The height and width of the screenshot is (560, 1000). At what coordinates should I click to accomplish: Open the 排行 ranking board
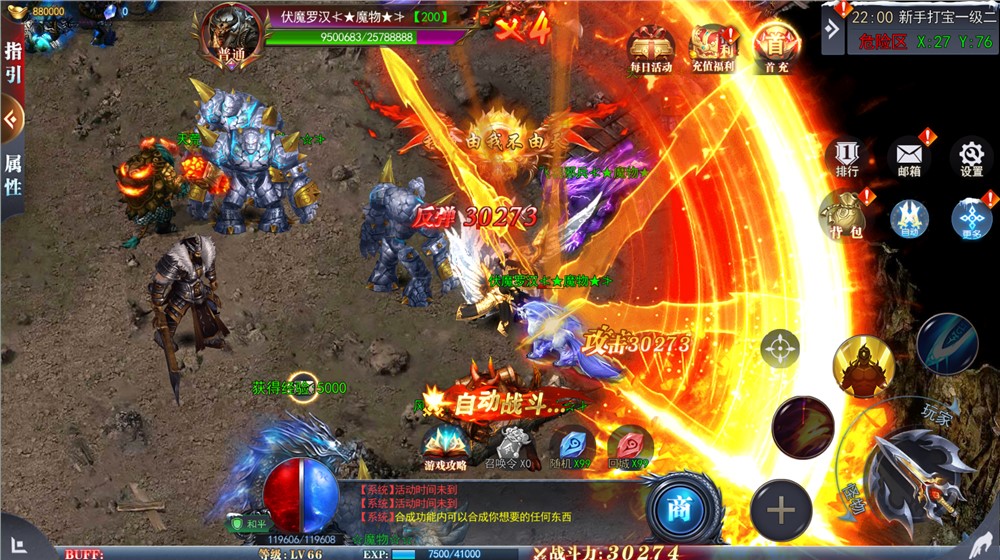(846, 160)
